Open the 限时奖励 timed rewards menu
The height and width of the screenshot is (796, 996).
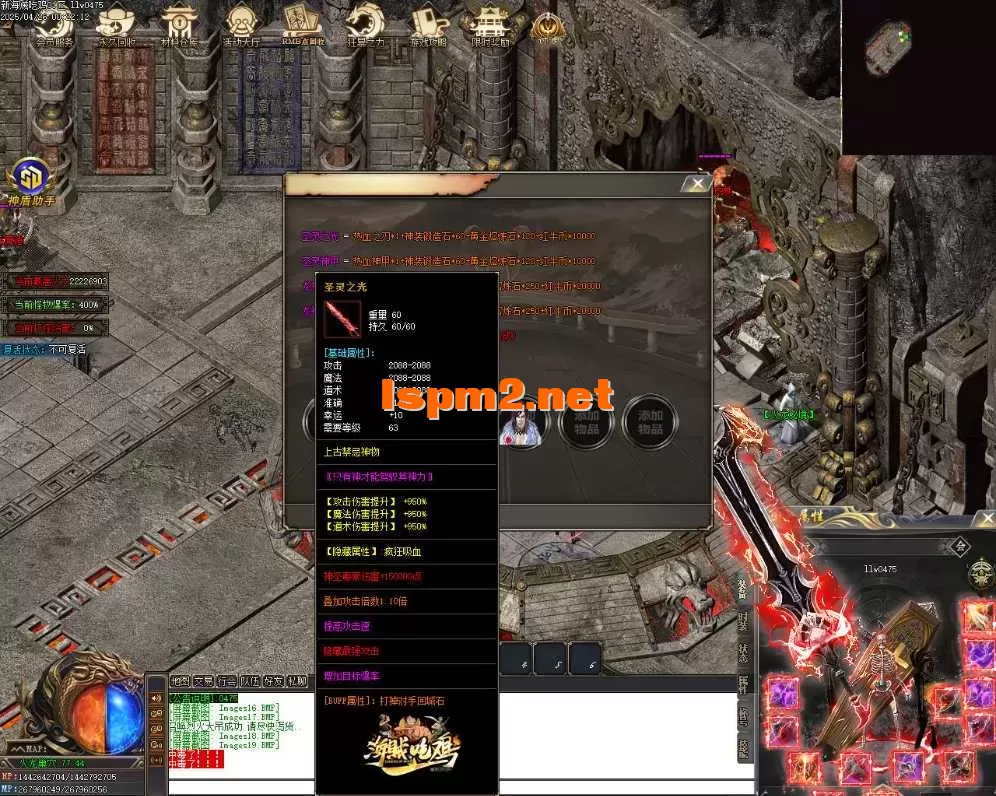coord(490,26)
